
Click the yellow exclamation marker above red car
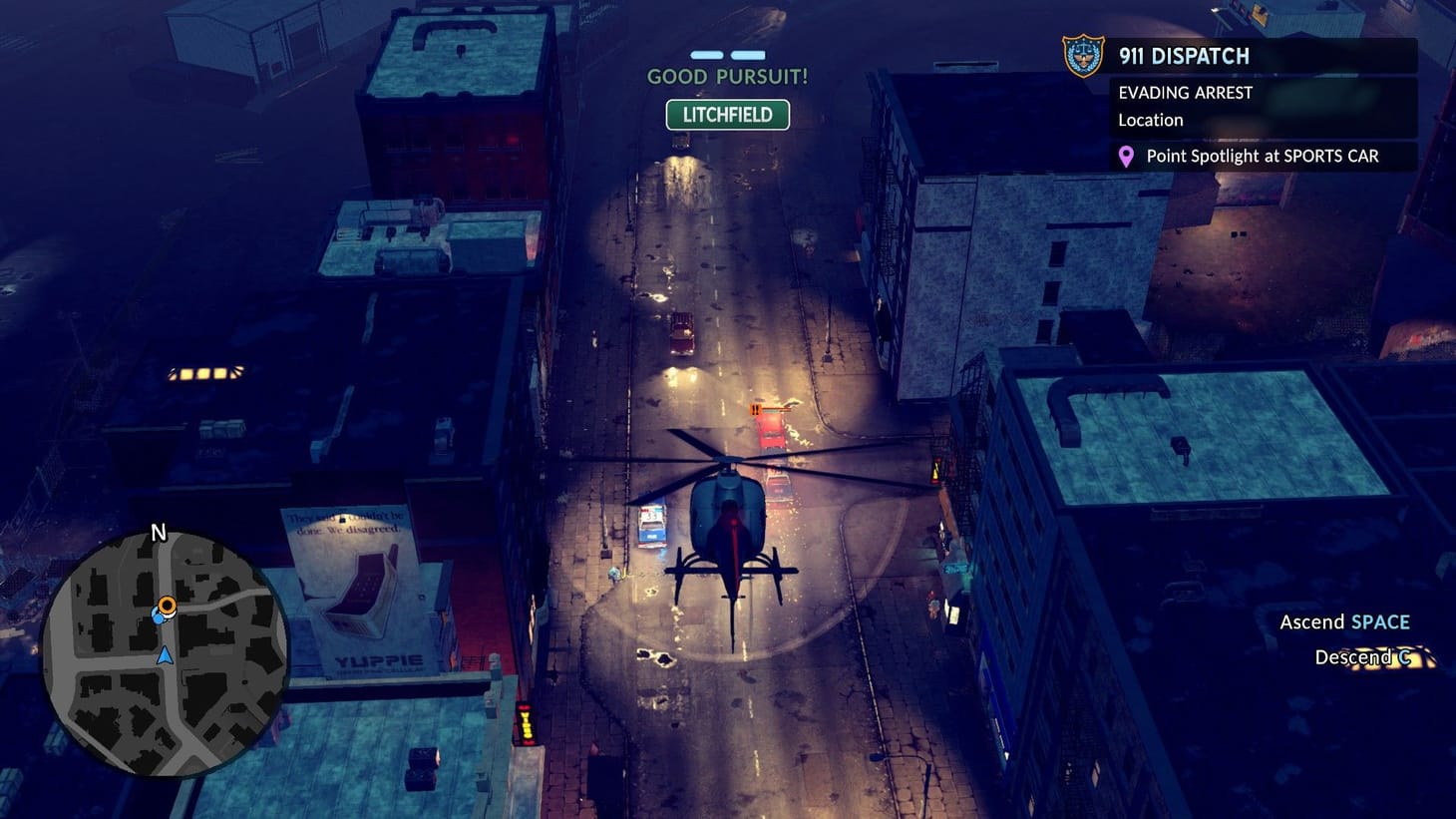[755, 410]
